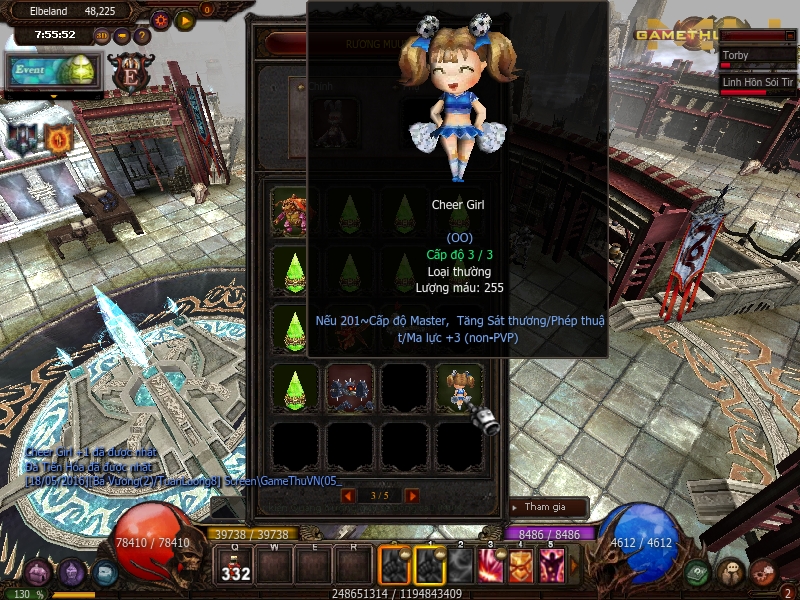Select the Torby party member frame
Viewport: 800px width, 600px height.
pos(756,58)
